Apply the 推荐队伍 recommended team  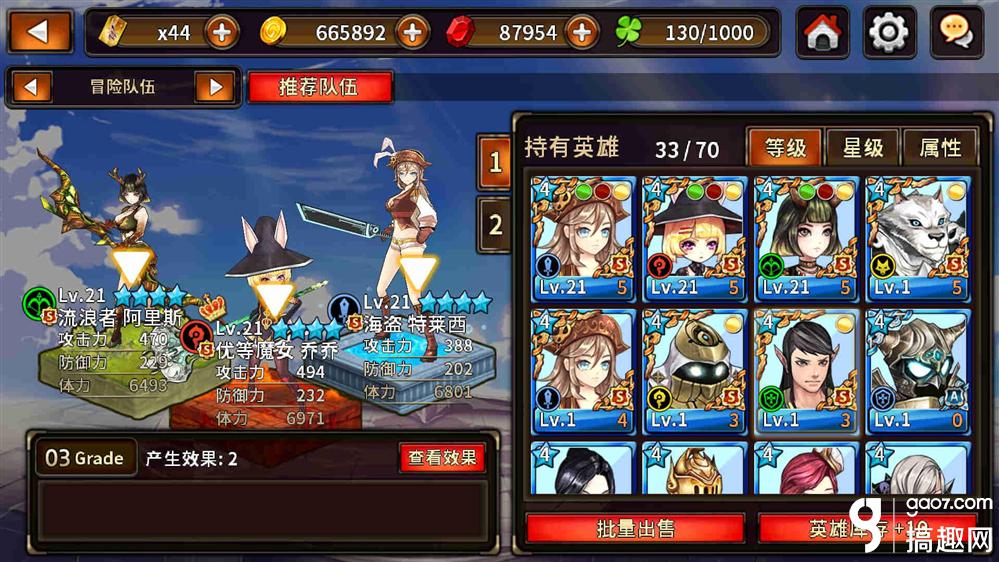[318, 87]
